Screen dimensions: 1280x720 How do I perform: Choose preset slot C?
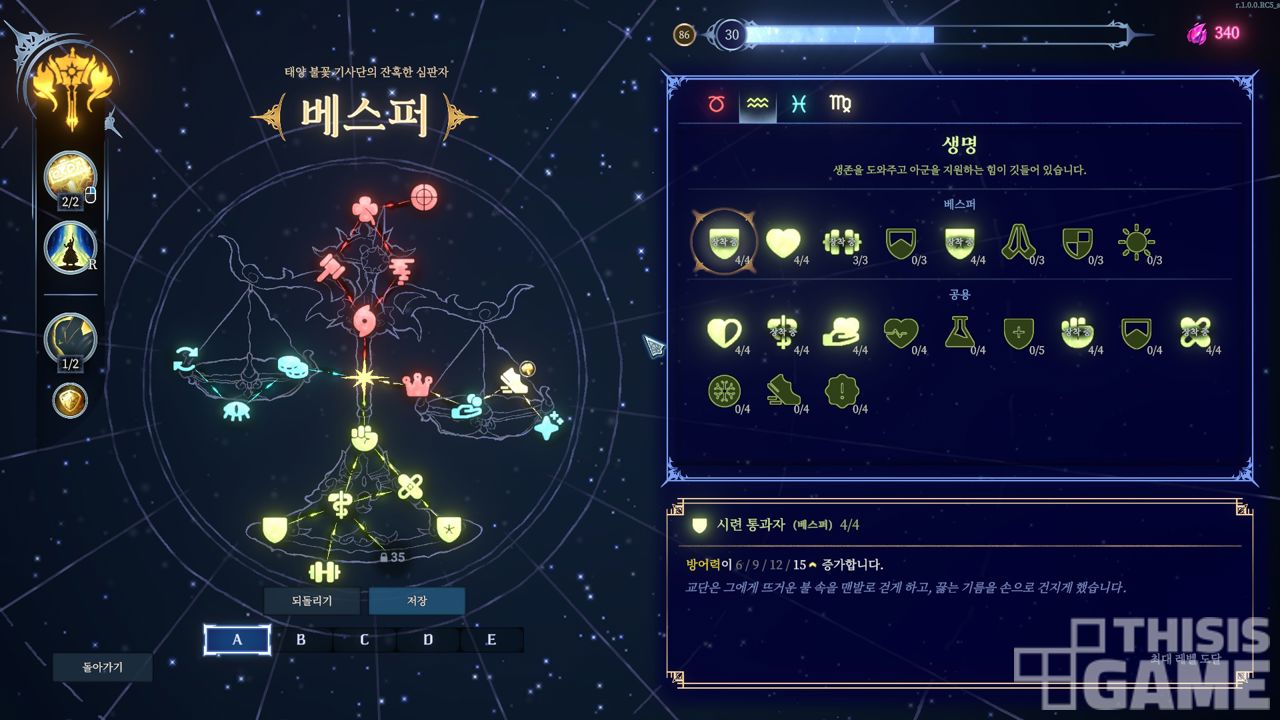tap(364, 640)
